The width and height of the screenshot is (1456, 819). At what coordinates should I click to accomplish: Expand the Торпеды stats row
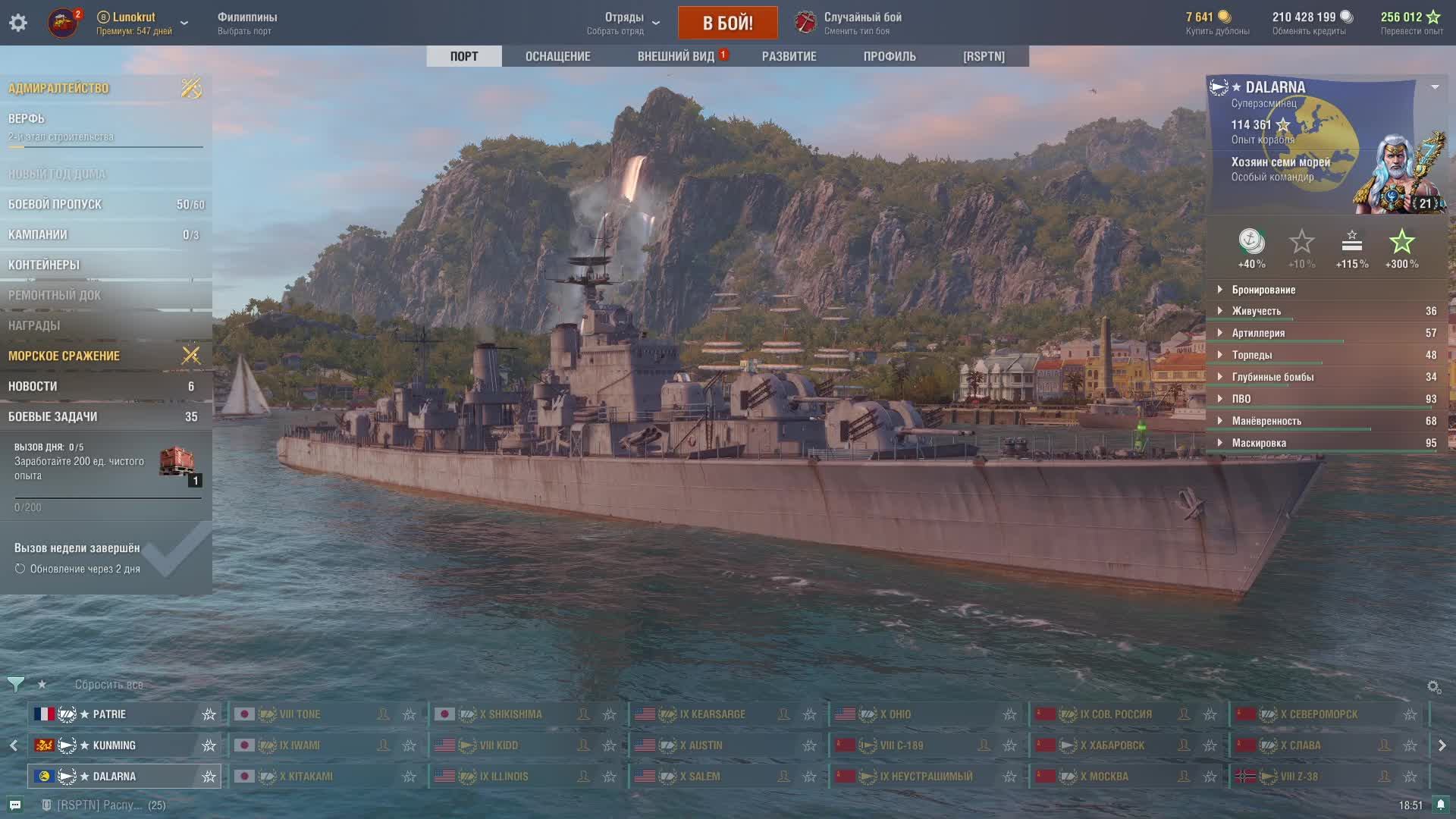click(x=1252, y=355)
